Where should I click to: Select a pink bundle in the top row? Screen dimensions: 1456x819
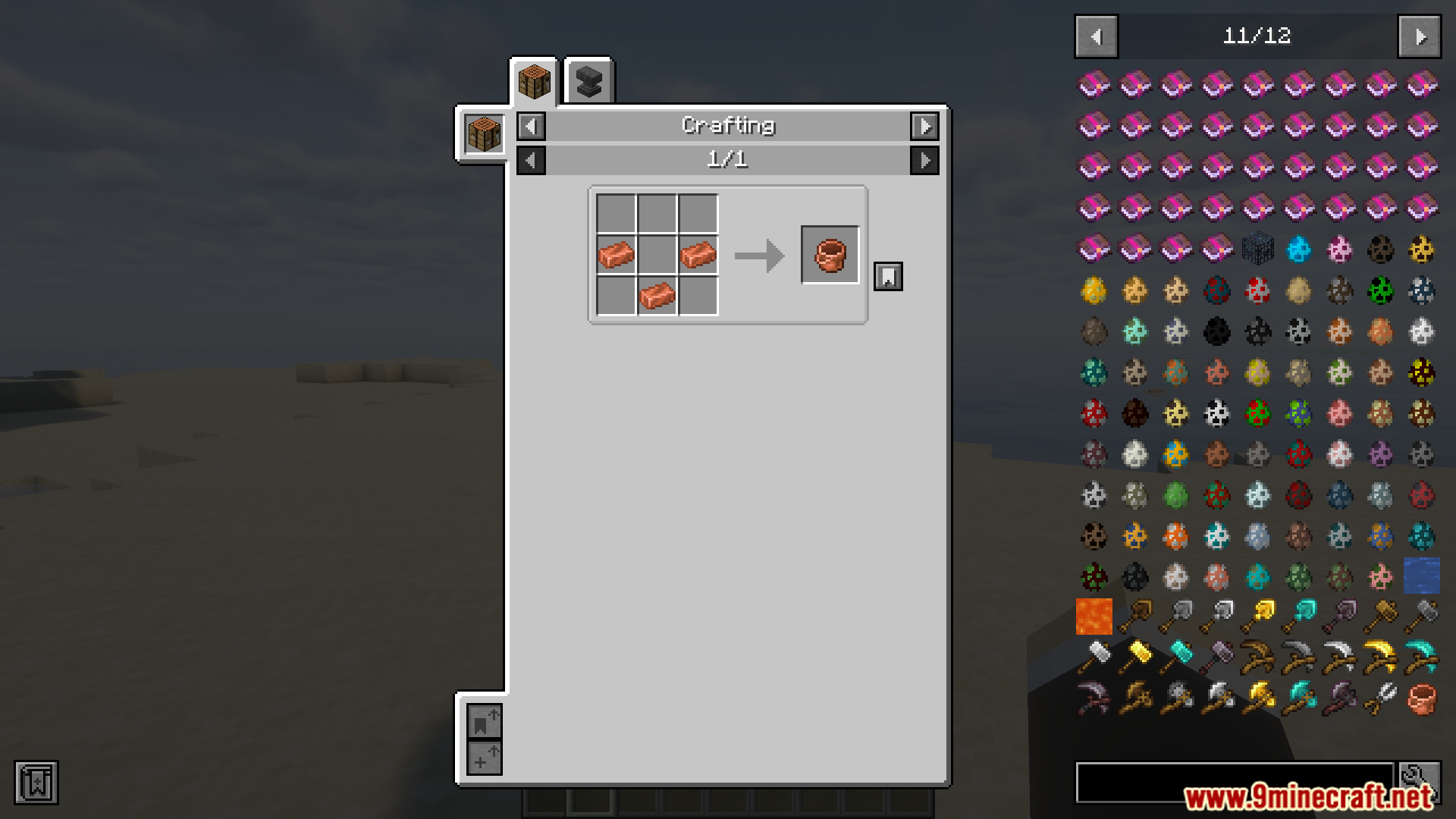click(x=1094, y=84)
